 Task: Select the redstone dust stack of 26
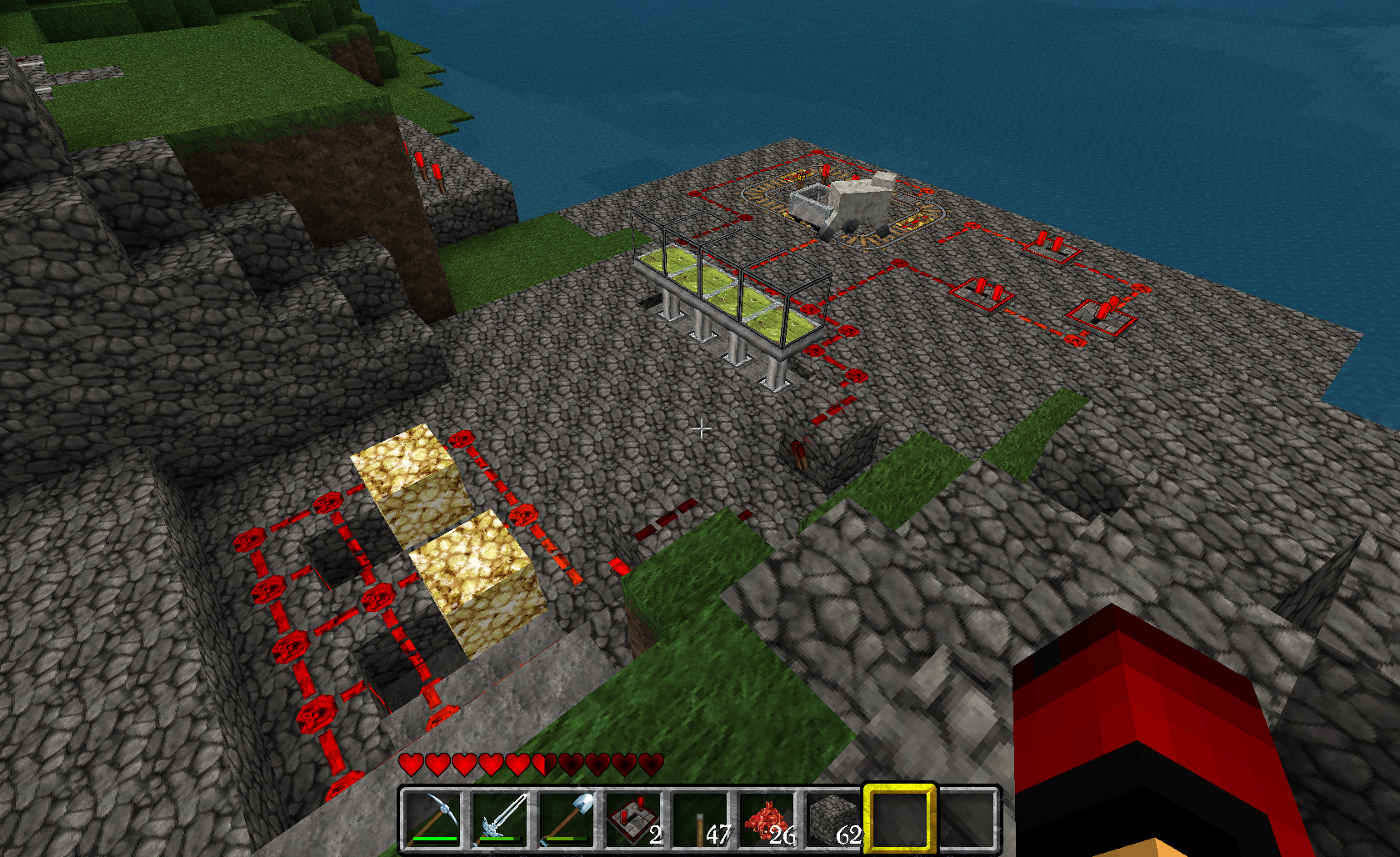(x=767, y=819)
